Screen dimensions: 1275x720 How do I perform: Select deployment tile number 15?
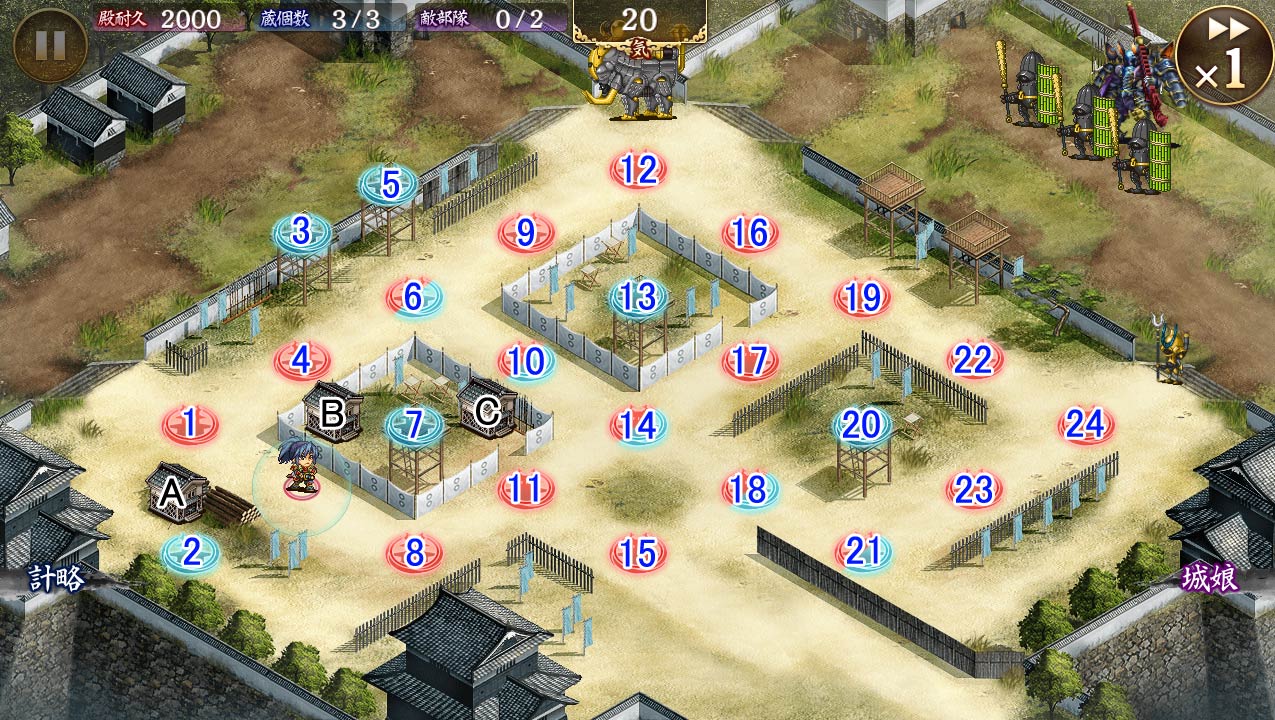638,553
